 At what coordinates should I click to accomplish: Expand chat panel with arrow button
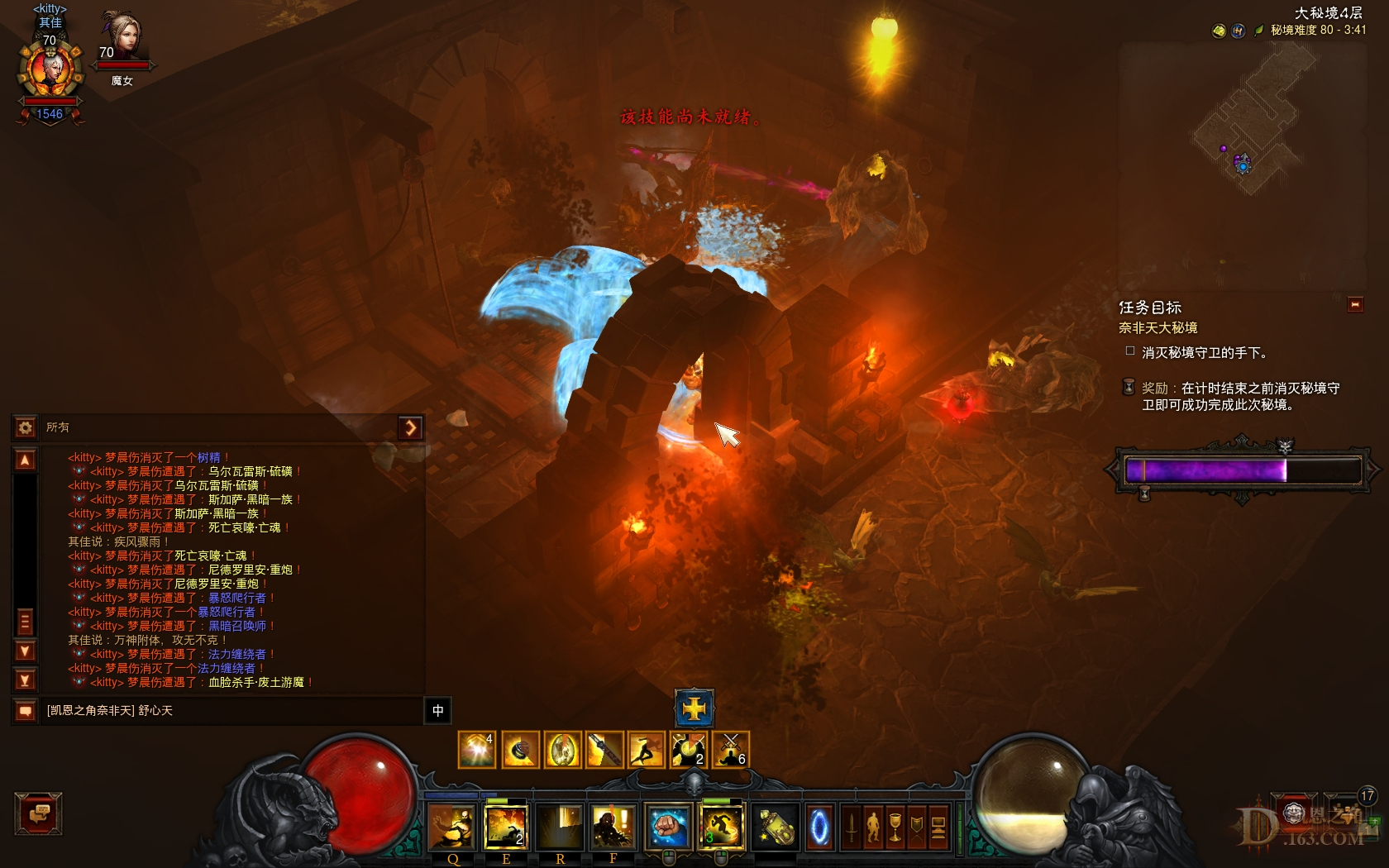410,427
